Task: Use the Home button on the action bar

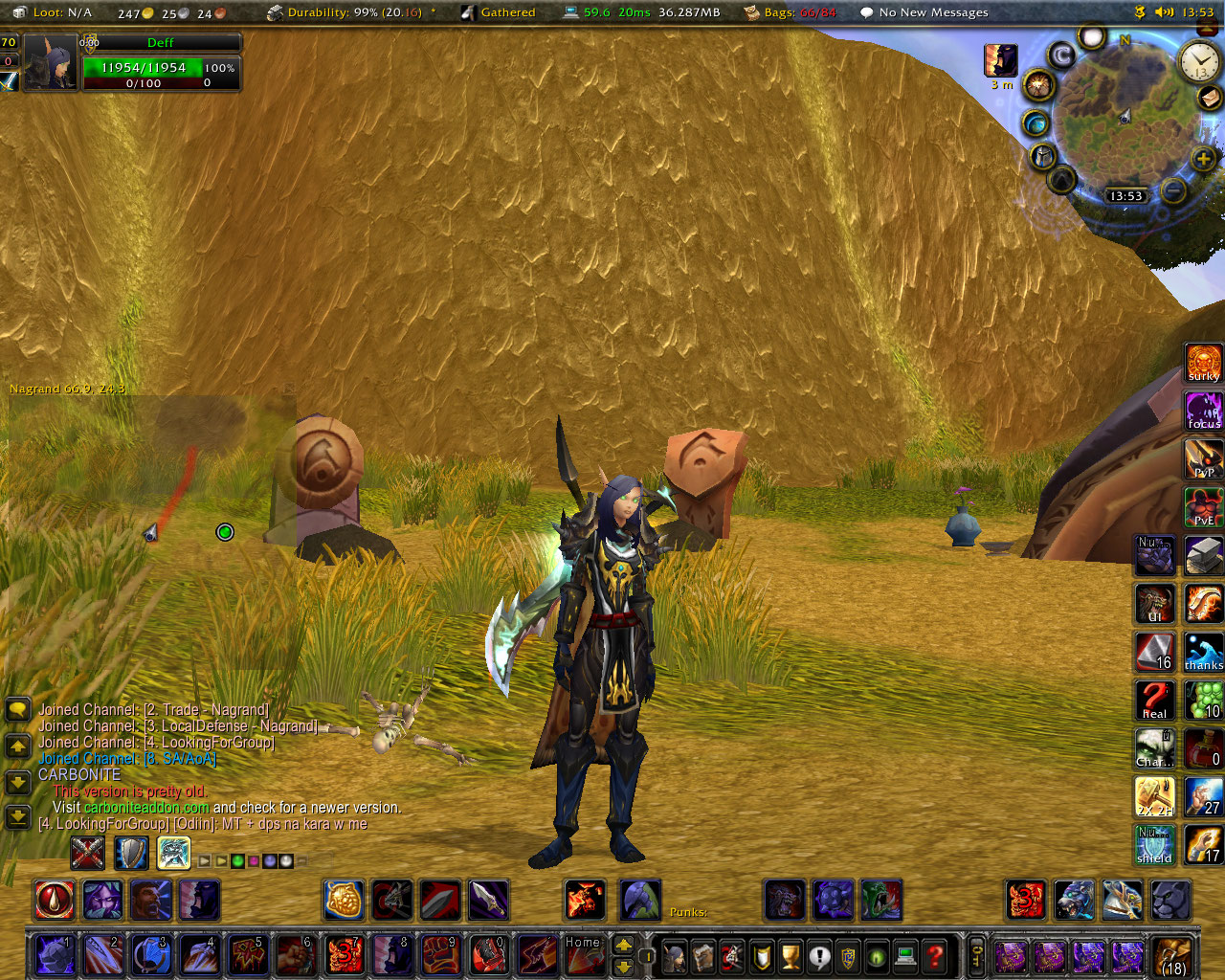Action: pyautogui.click(x=583, y=954)
